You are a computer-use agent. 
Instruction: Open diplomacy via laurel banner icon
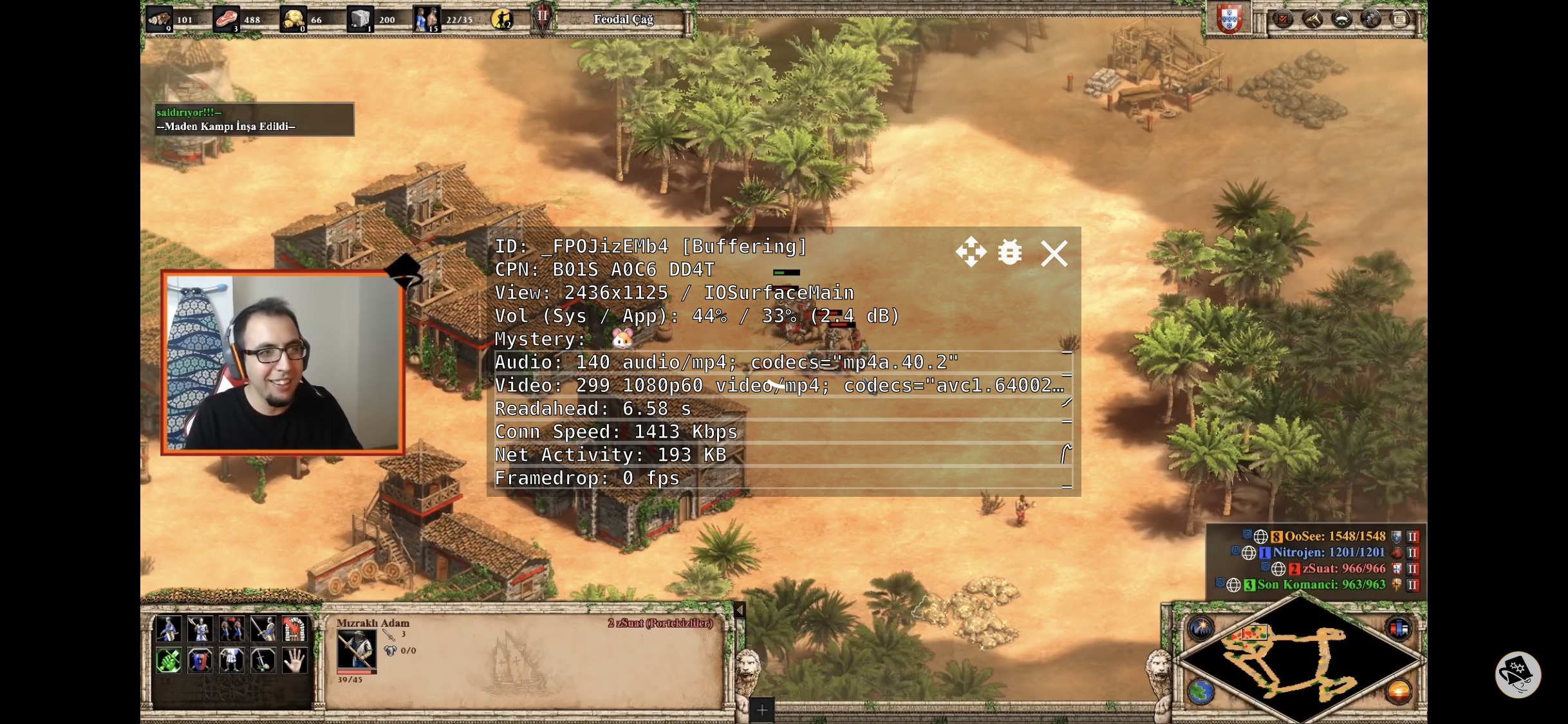click(x=1341, y=19)
